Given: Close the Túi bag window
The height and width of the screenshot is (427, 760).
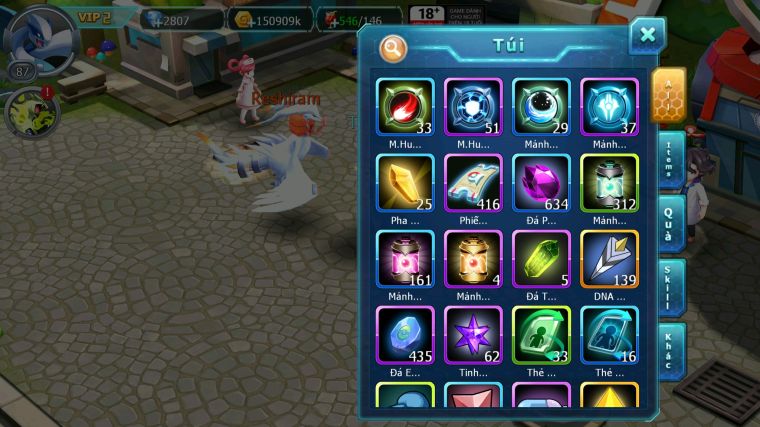Looking at the screenshot, I should [x=647, y=36].
